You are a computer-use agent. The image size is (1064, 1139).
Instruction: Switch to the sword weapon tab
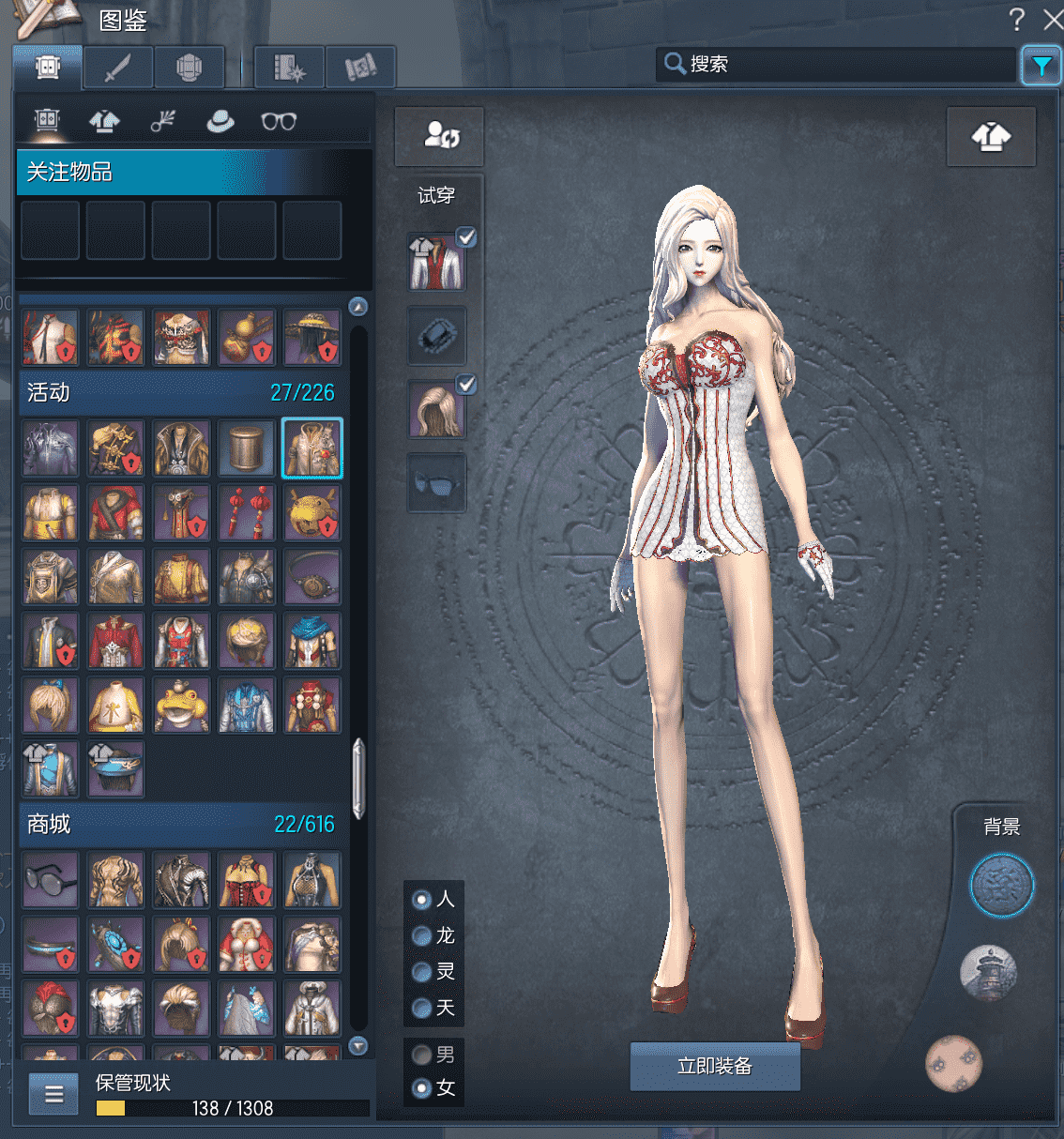(x=118, y=68)
